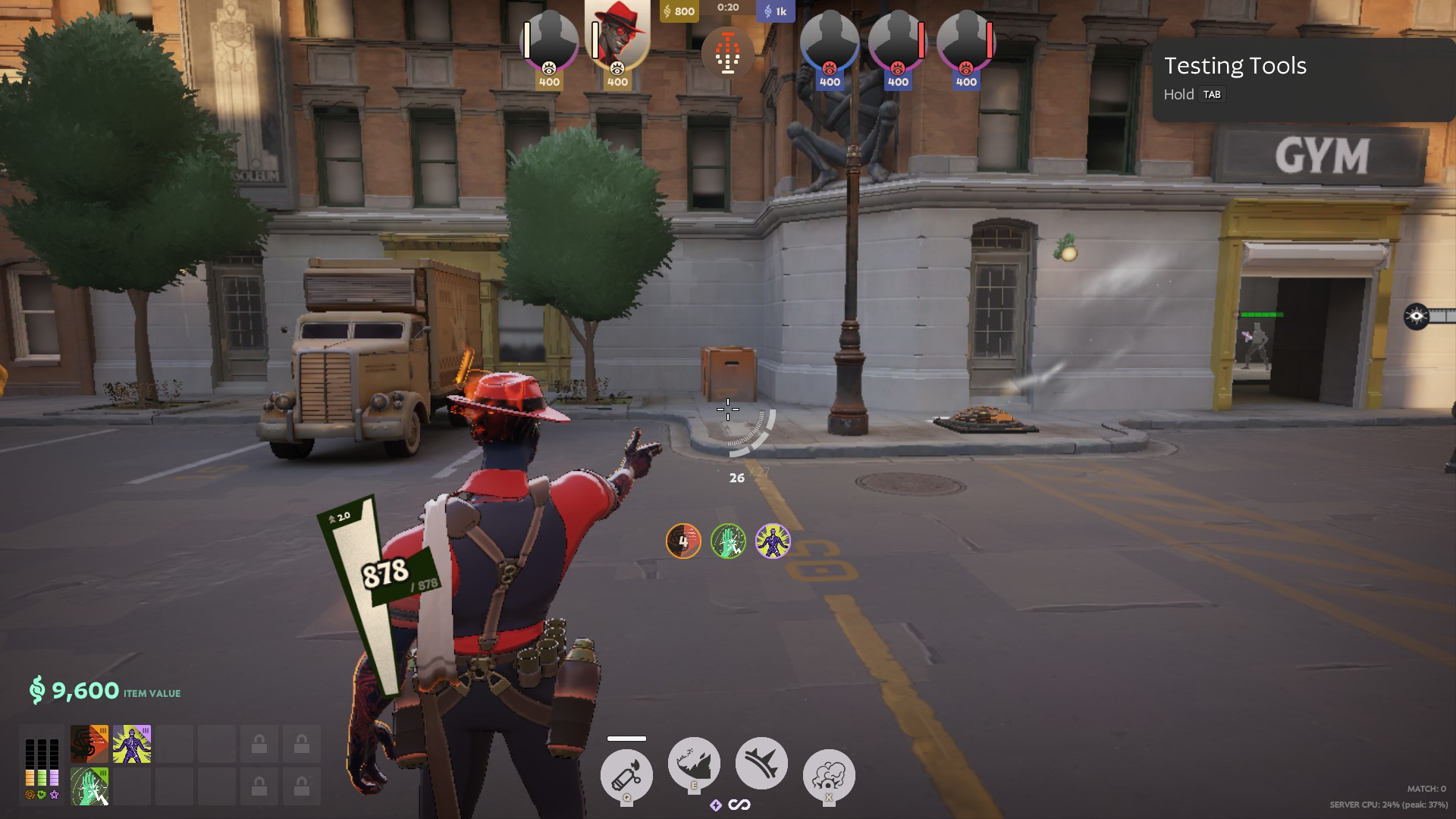1456x819 pixels.
Task: Click the TAB key hint in Testing Tools
Action: (1213, 94)
